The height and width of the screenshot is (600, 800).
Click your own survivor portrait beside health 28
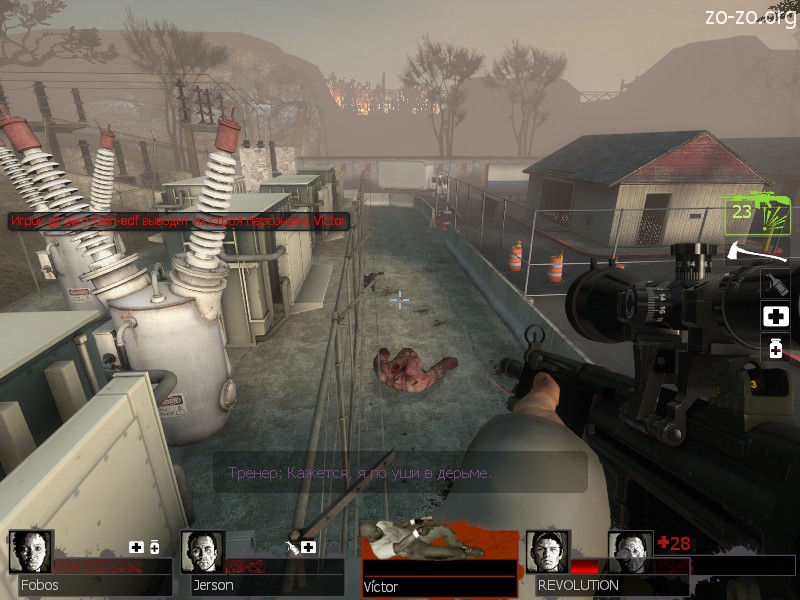point(630,551)
